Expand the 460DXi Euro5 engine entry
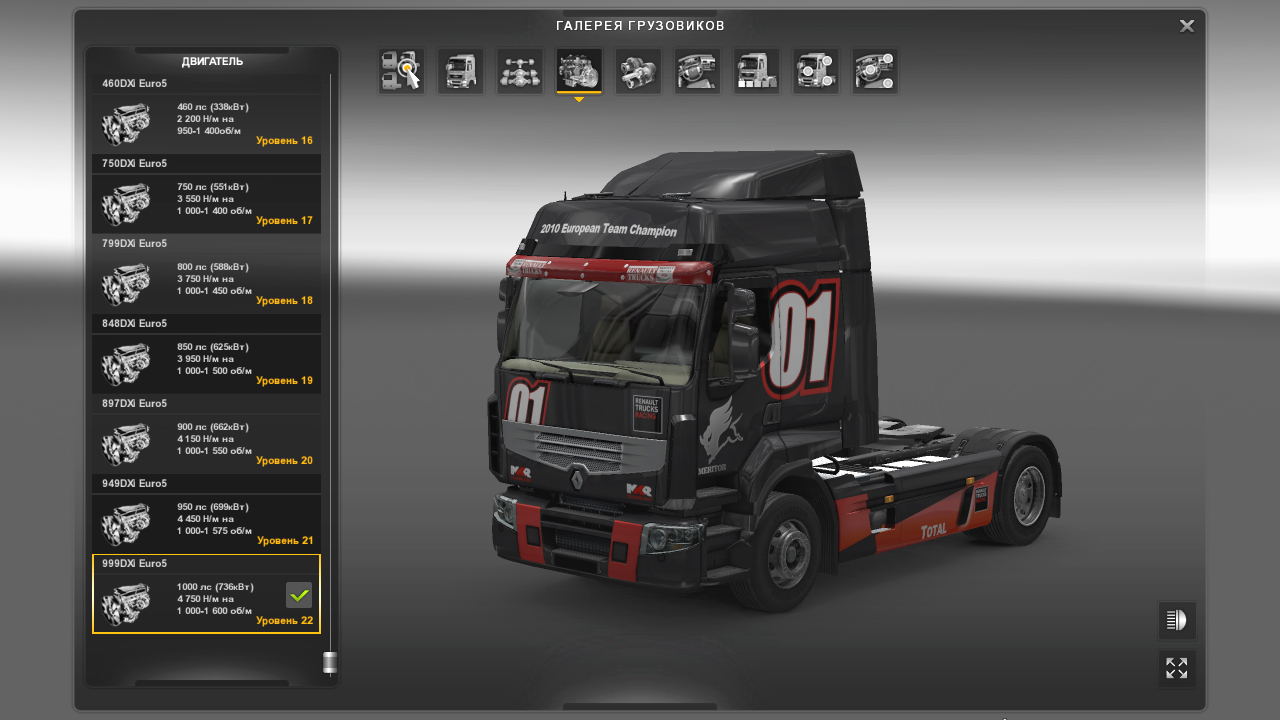The width and height of the screenshot is (1280, 720). [206, 83]
